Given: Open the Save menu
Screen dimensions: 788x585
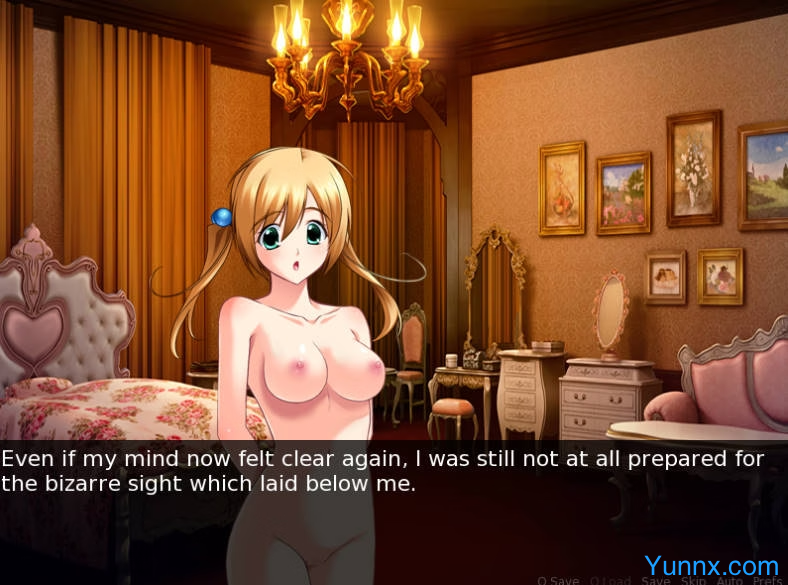Looking at the screenshot, I should click(x=656, y=580).
